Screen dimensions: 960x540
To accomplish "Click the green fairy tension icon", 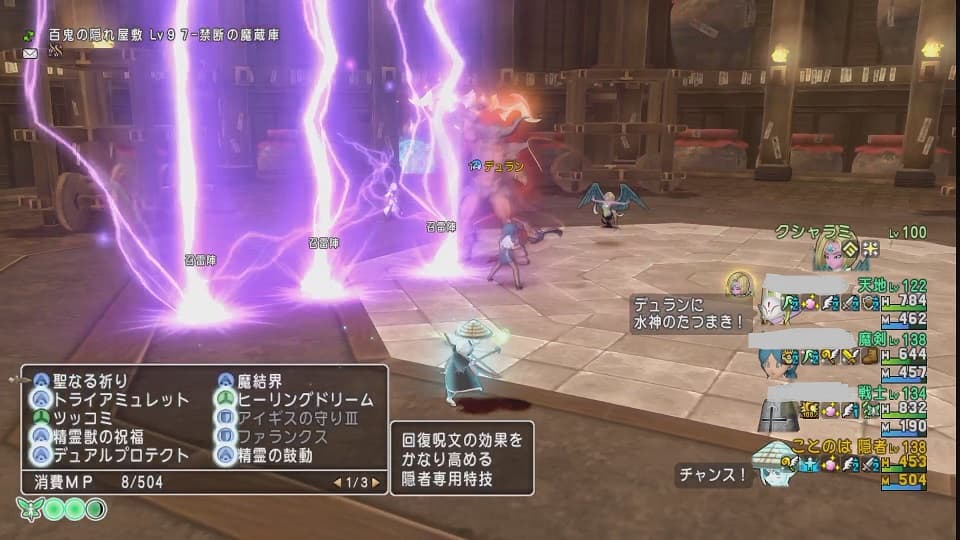I will [x=29, y=510].
